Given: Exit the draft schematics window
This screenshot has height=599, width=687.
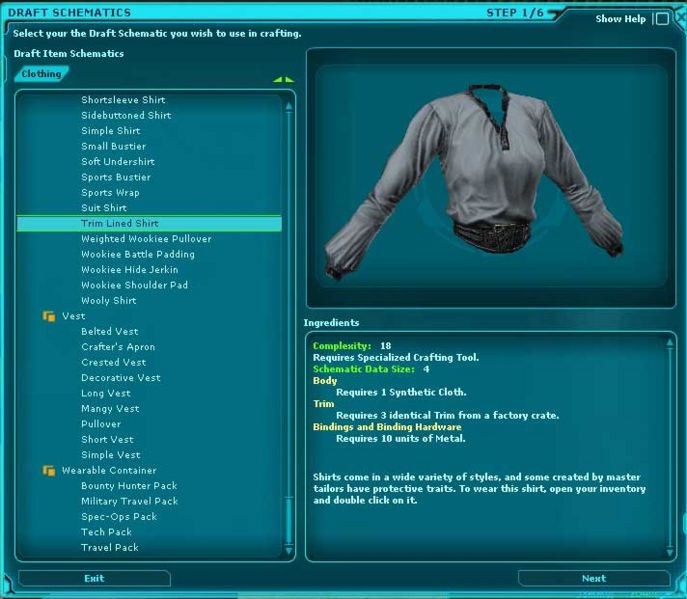Looking at the screenshot, I should pos(94,578).
